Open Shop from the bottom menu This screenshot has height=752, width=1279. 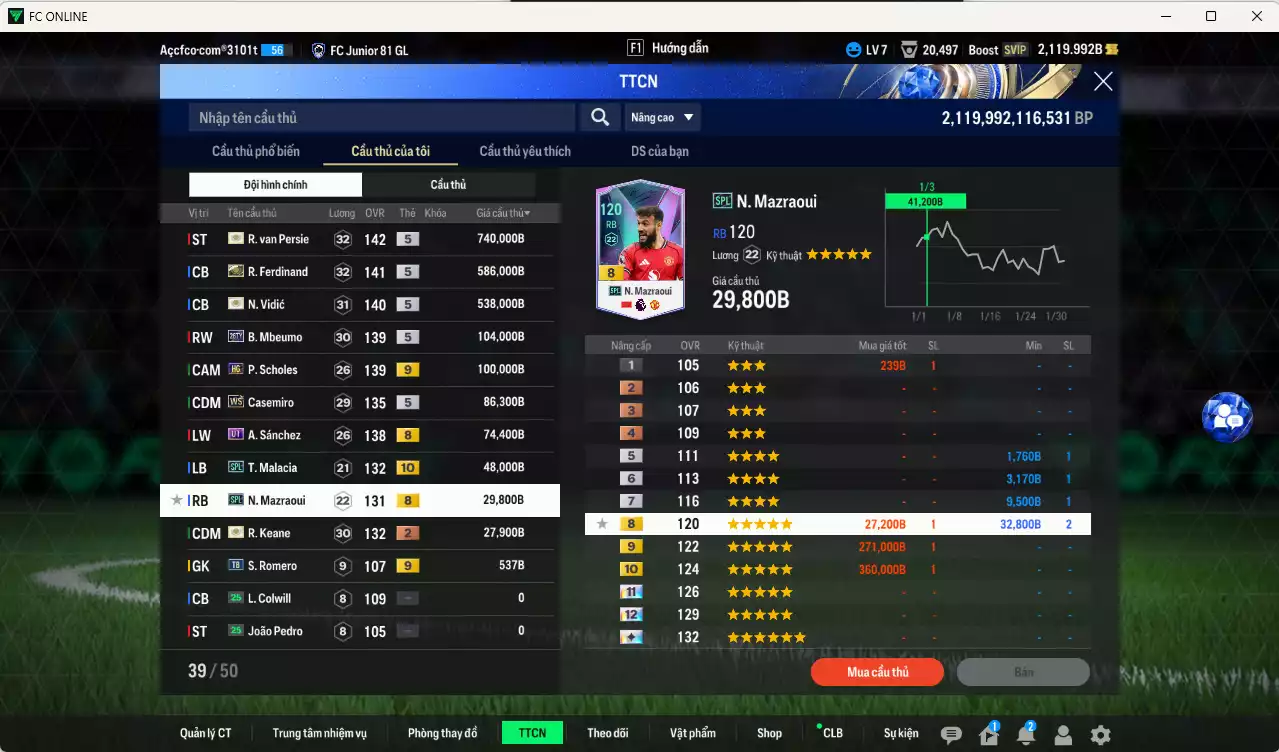(x=769, y=733)
